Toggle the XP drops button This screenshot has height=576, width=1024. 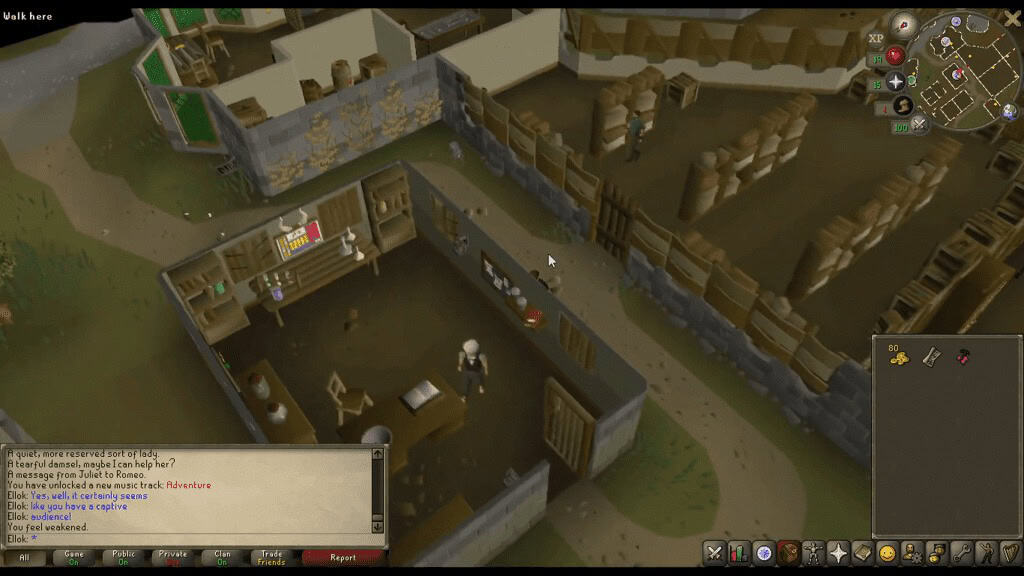[x=876, y=38]
